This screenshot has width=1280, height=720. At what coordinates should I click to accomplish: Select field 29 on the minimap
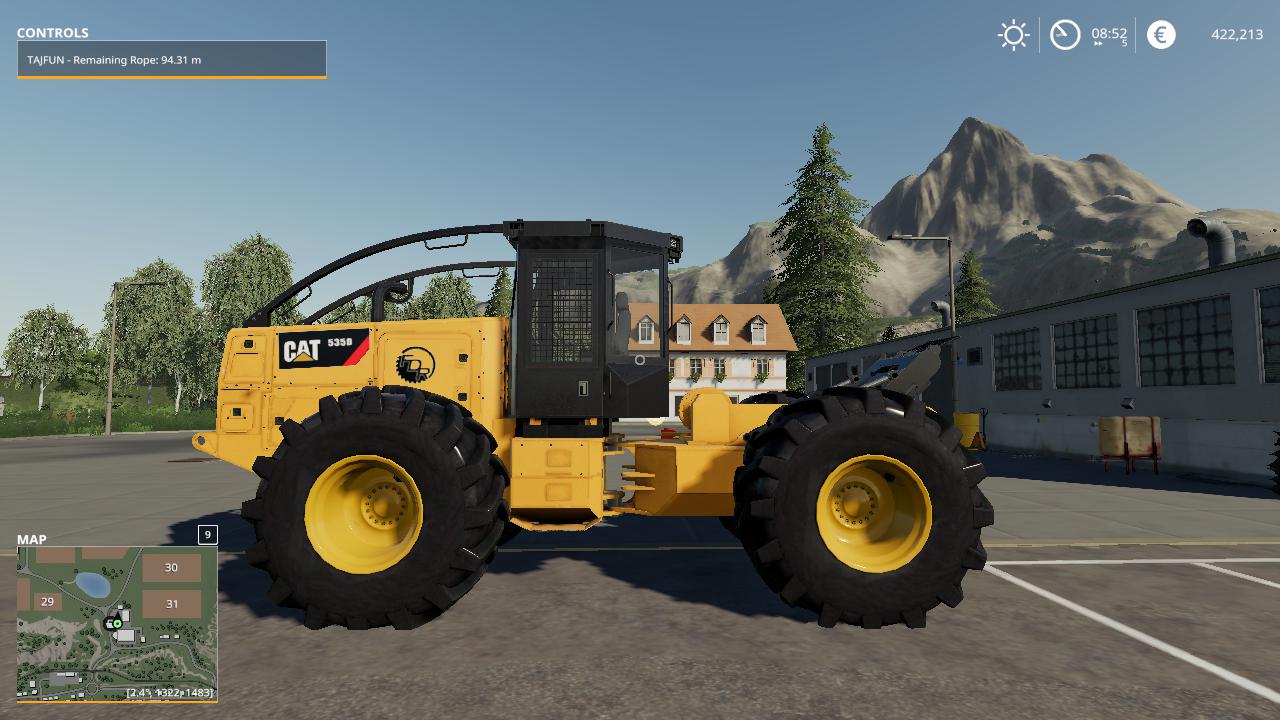[47, 602]
